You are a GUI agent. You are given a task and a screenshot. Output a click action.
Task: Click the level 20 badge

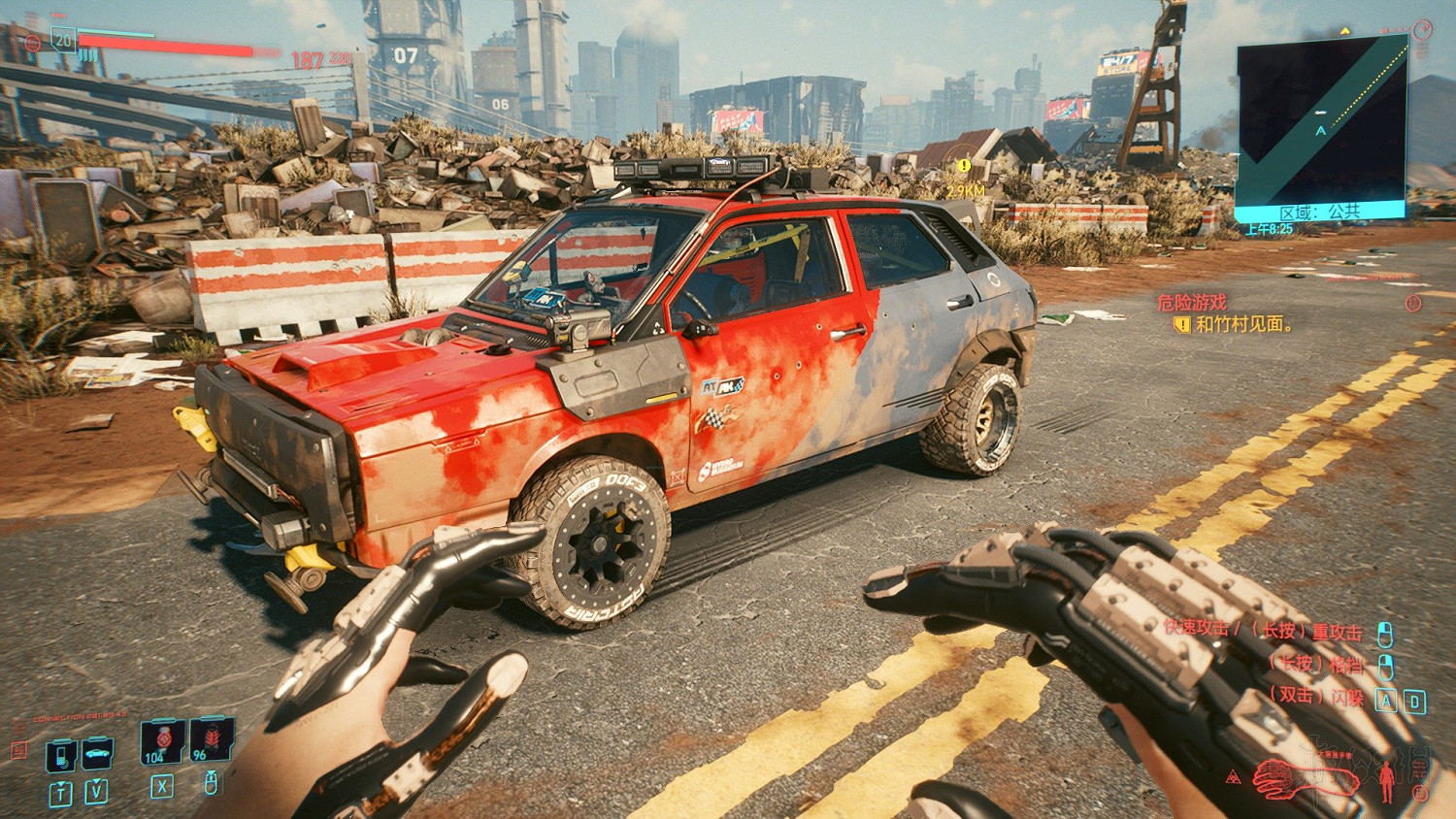click(x=63, y=39)
